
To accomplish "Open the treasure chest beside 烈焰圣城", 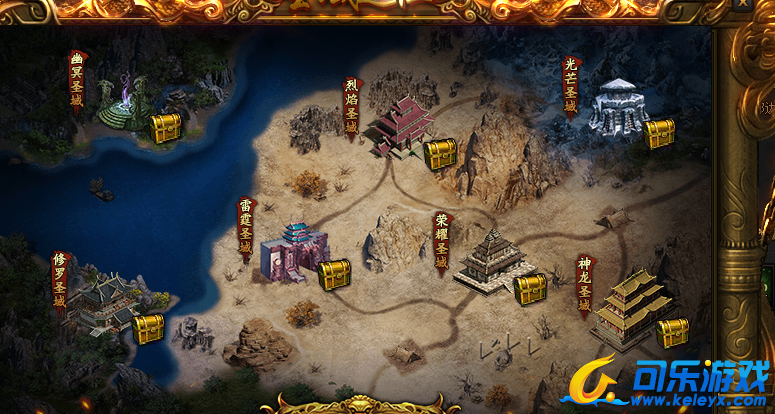I will click(440, 154).
